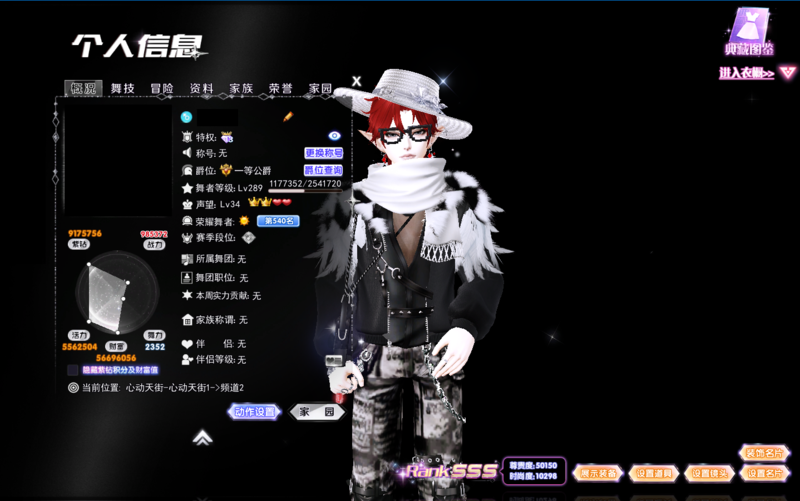Click the pencil icon to edit name

click(287, 117)
